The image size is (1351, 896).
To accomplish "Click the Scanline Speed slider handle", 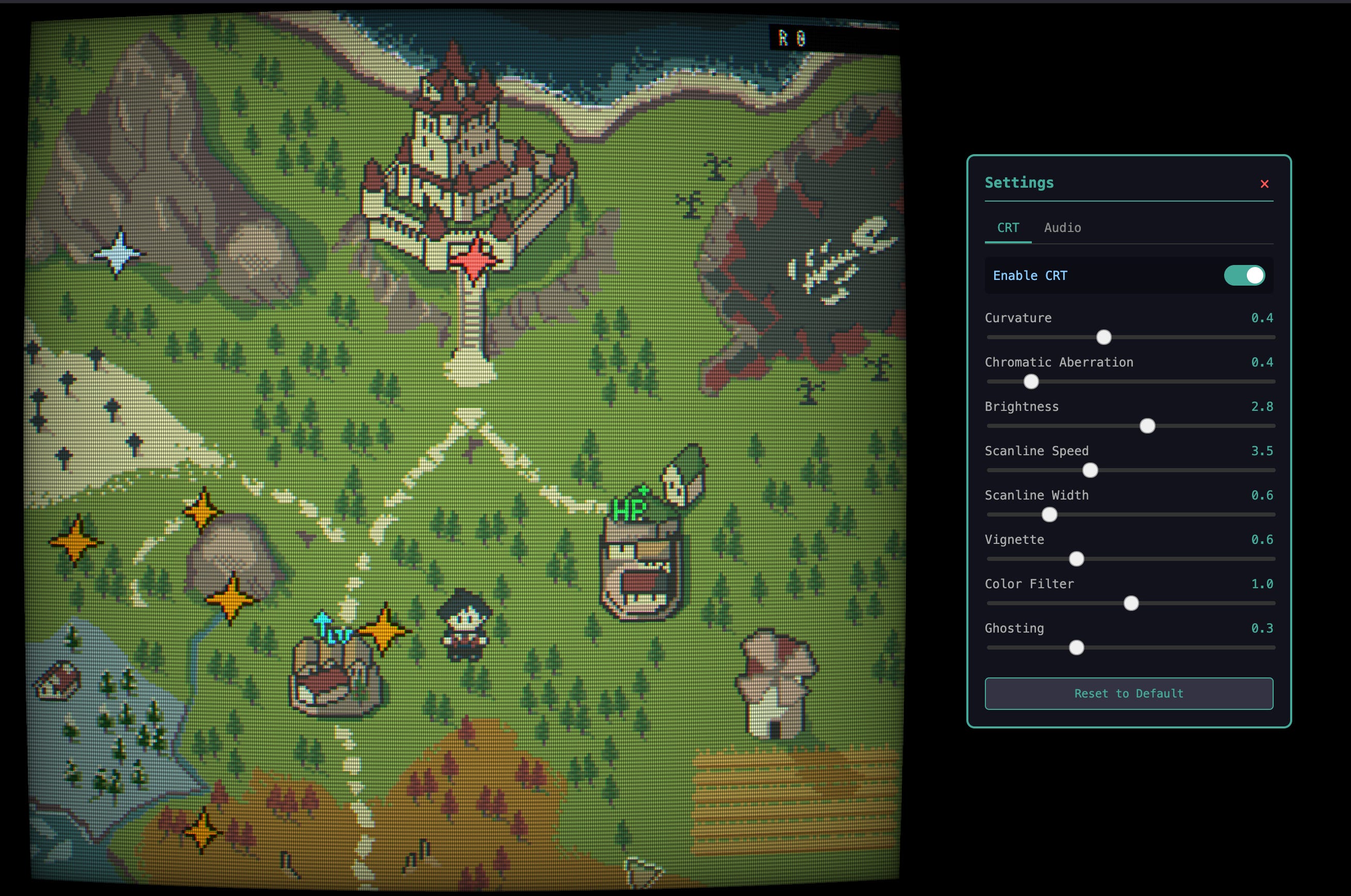I will tap(1090, 470).
